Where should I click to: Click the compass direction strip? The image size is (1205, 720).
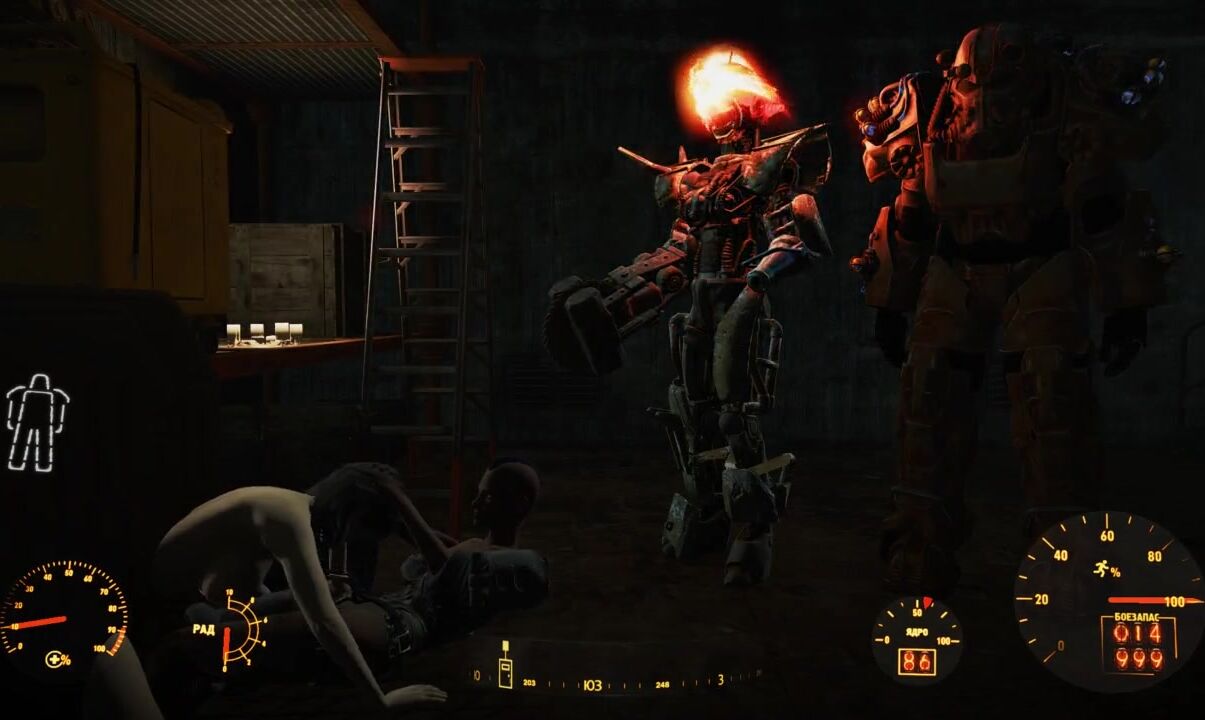coord(618,684)
